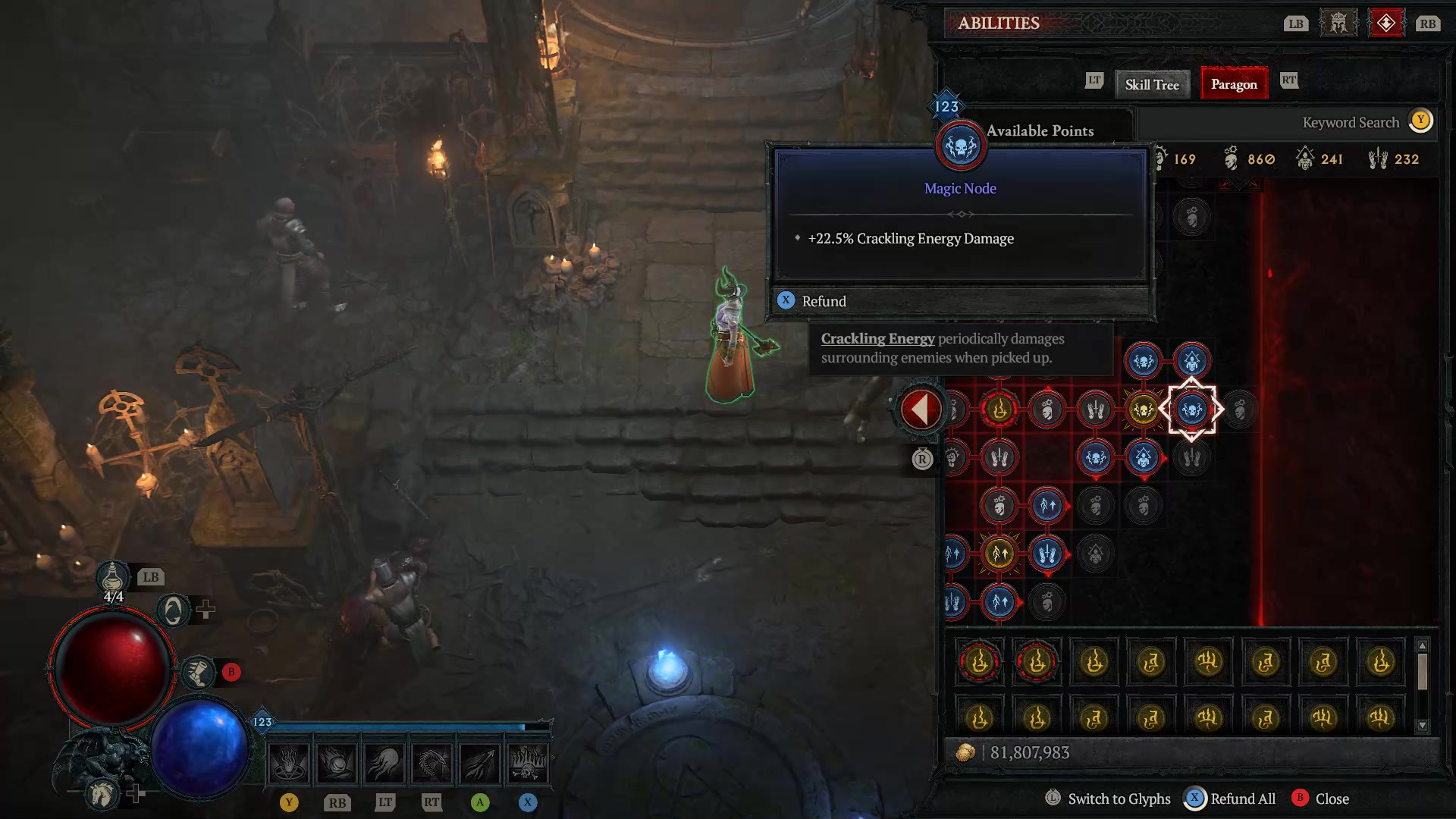Click the Keyword Search field

tap(1350, 122)
